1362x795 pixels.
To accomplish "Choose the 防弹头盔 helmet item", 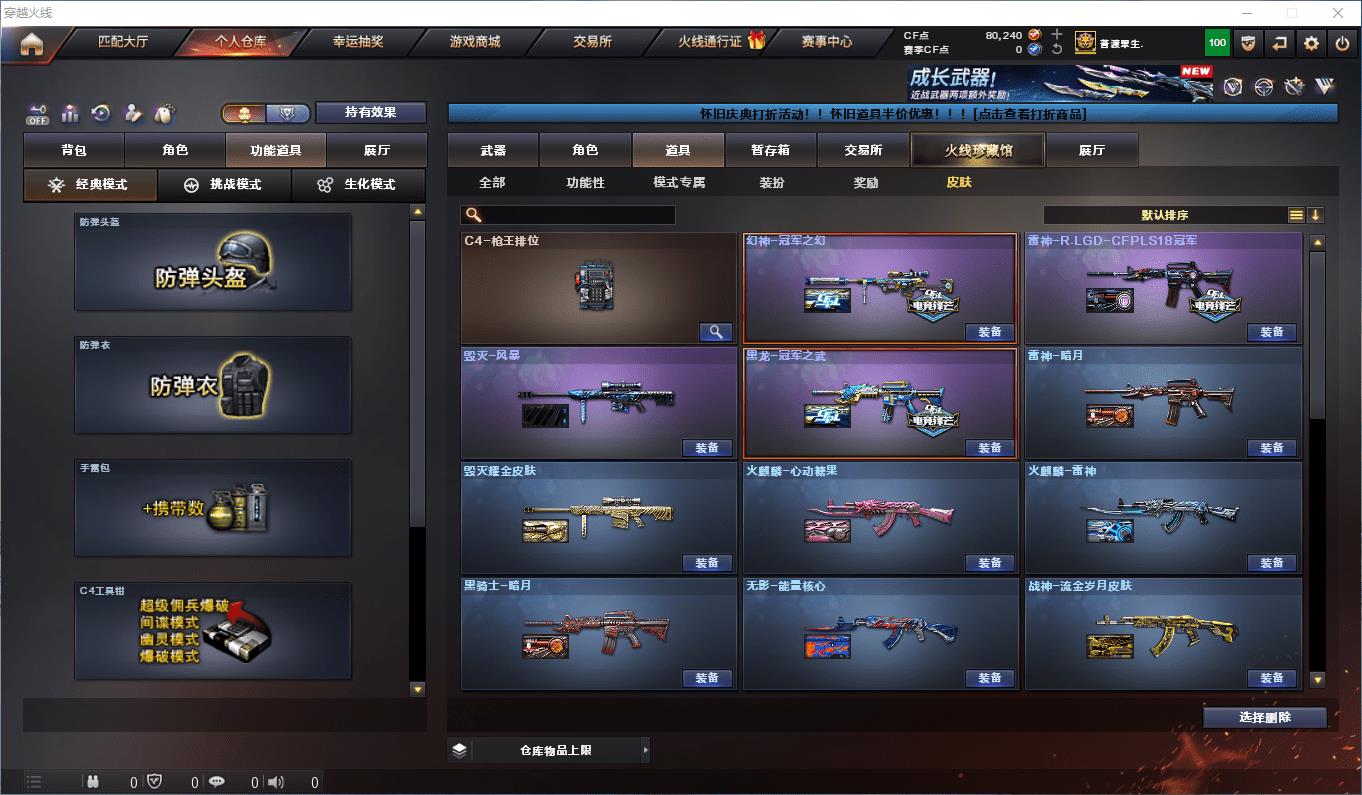I will point(213,262).
